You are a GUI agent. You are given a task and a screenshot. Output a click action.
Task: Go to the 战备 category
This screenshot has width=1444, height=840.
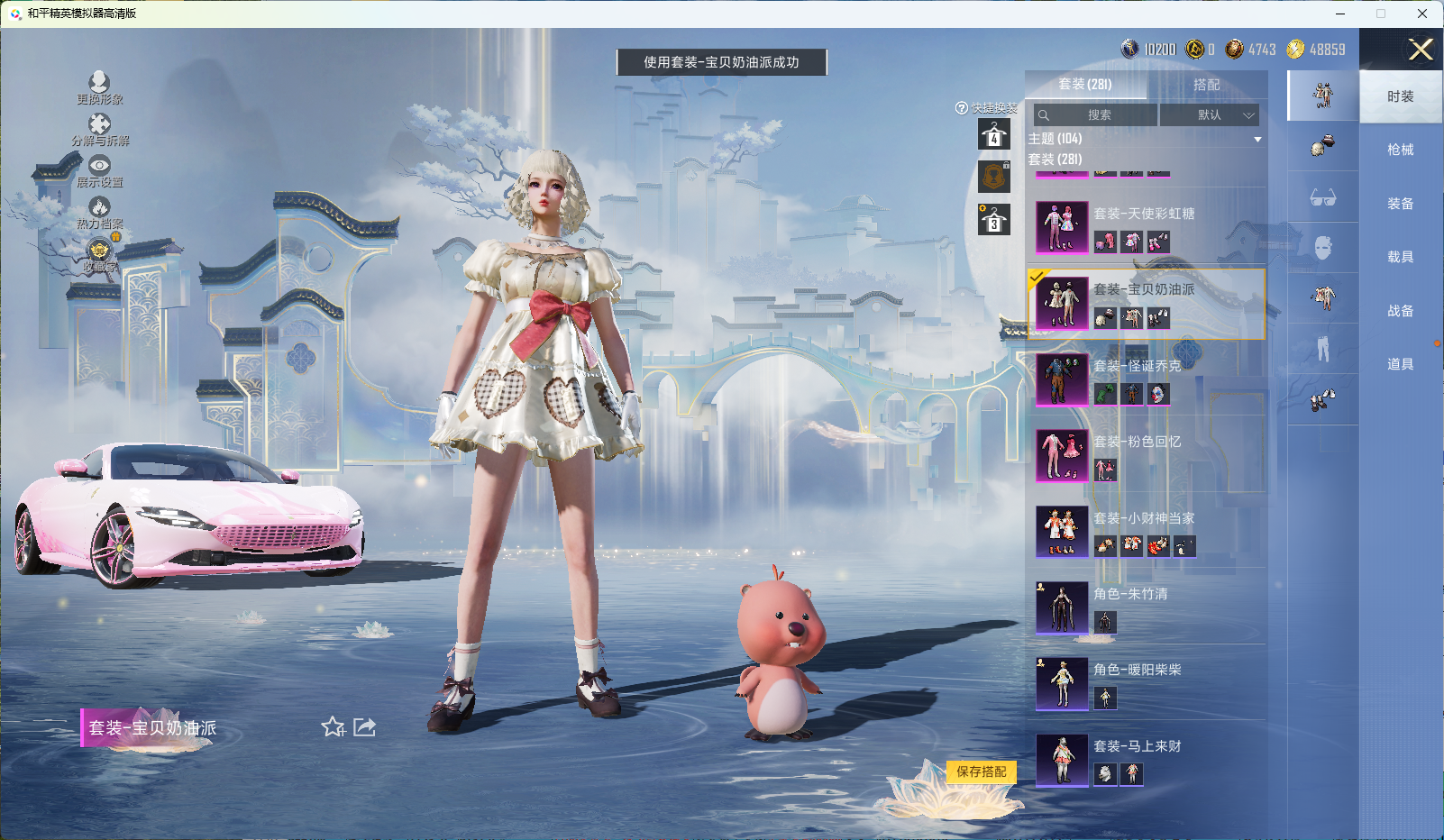[x=1400, y=311]
